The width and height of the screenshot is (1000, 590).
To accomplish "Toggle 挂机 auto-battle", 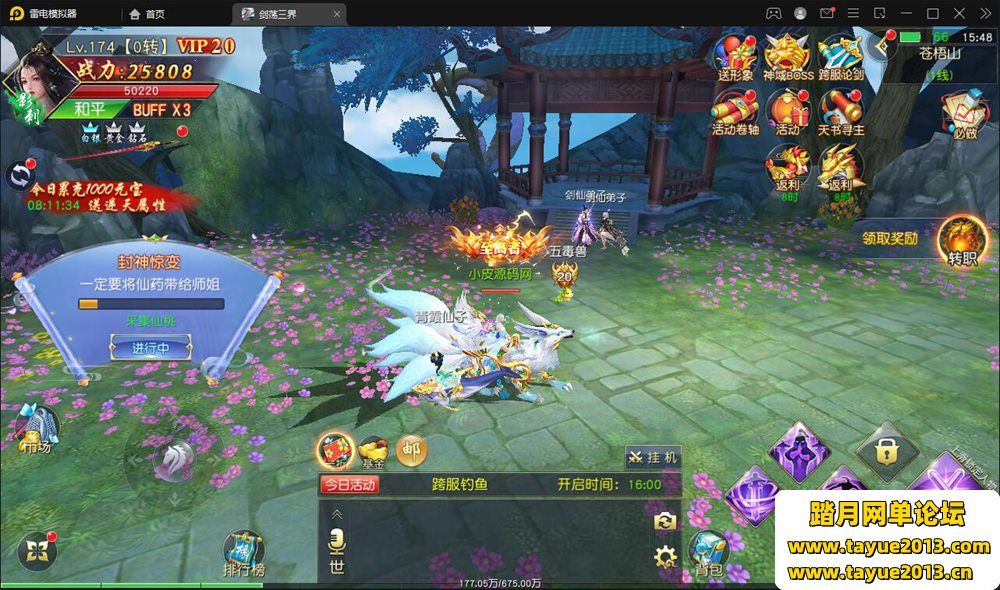I will click(653, 457).
